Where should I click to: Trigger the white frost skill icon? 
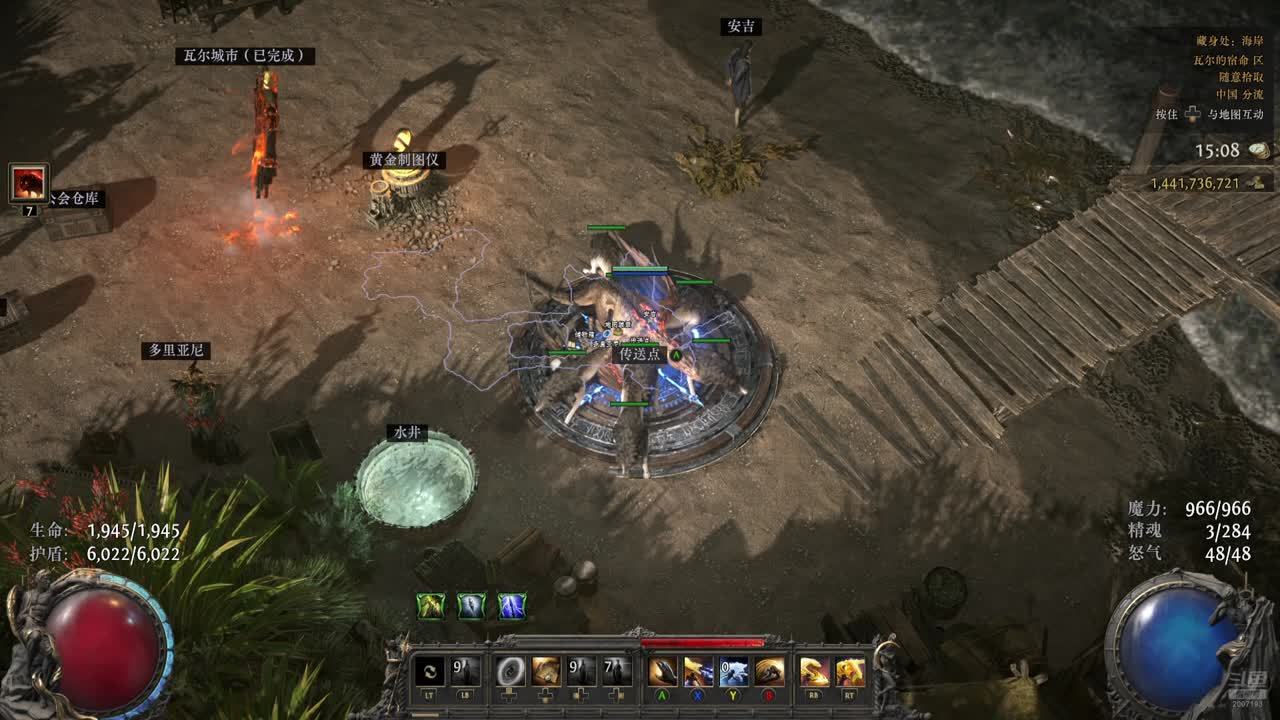pyautogui.click(x=733, y=671)
